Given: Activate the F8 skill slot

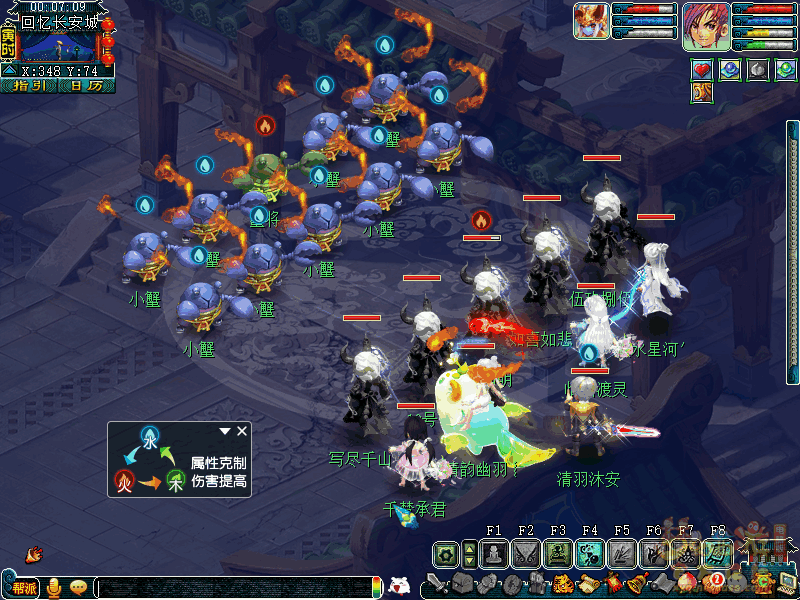Looking at the screenshot, I should click(718, 553).
